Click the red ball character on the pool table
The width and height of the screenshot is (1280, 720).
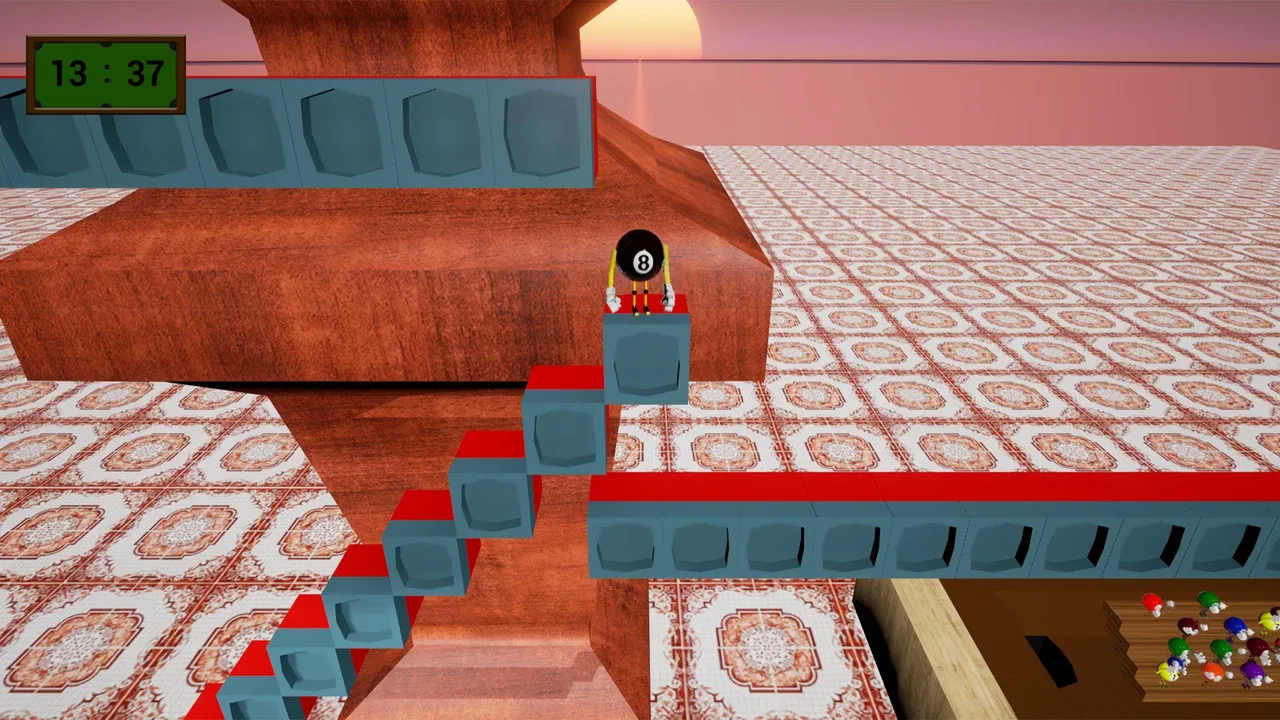click(x=1152, y=599)
